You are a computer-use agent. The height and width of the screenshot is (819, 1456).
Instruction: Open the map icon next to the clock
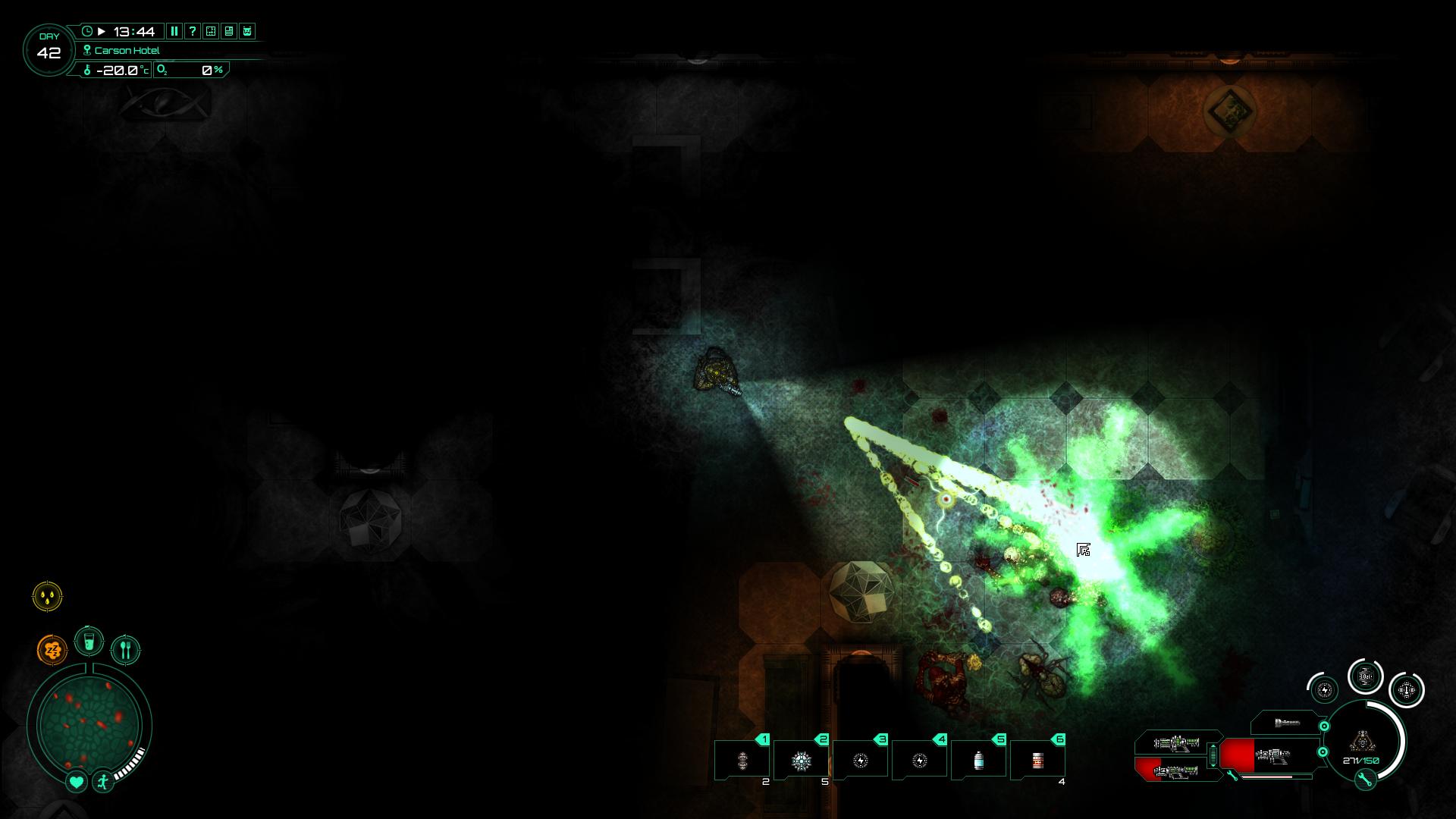(211, 31)
